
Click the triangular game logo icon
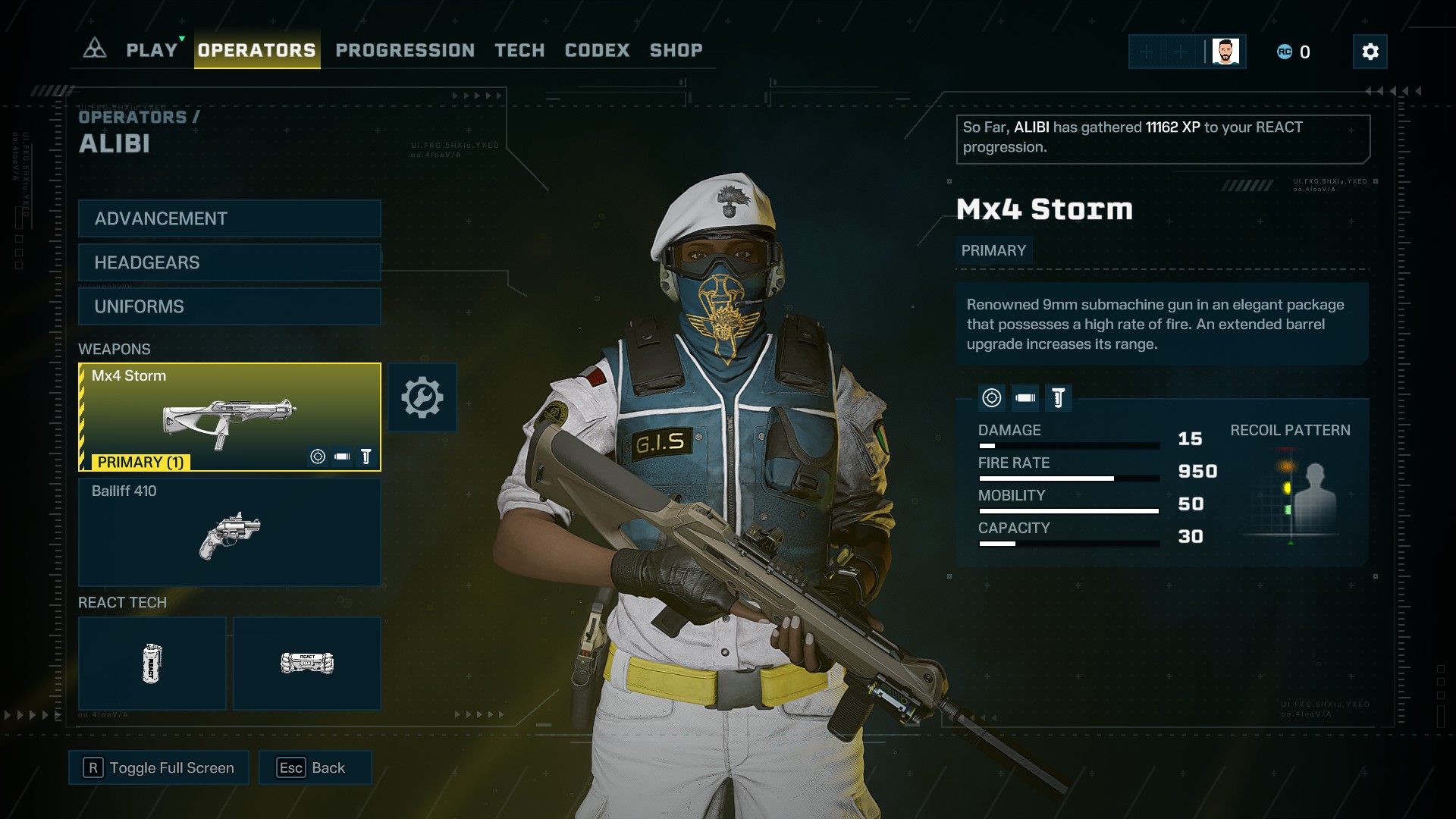94,49
